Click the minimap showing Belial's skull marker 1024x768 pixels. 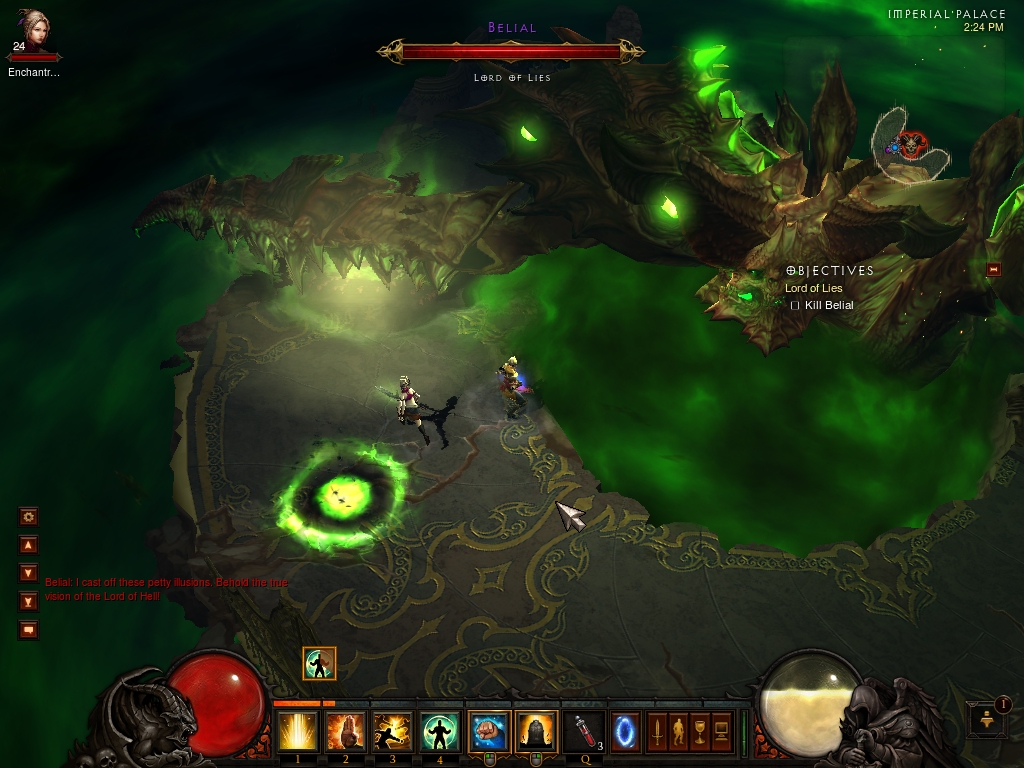click(910, 147)
